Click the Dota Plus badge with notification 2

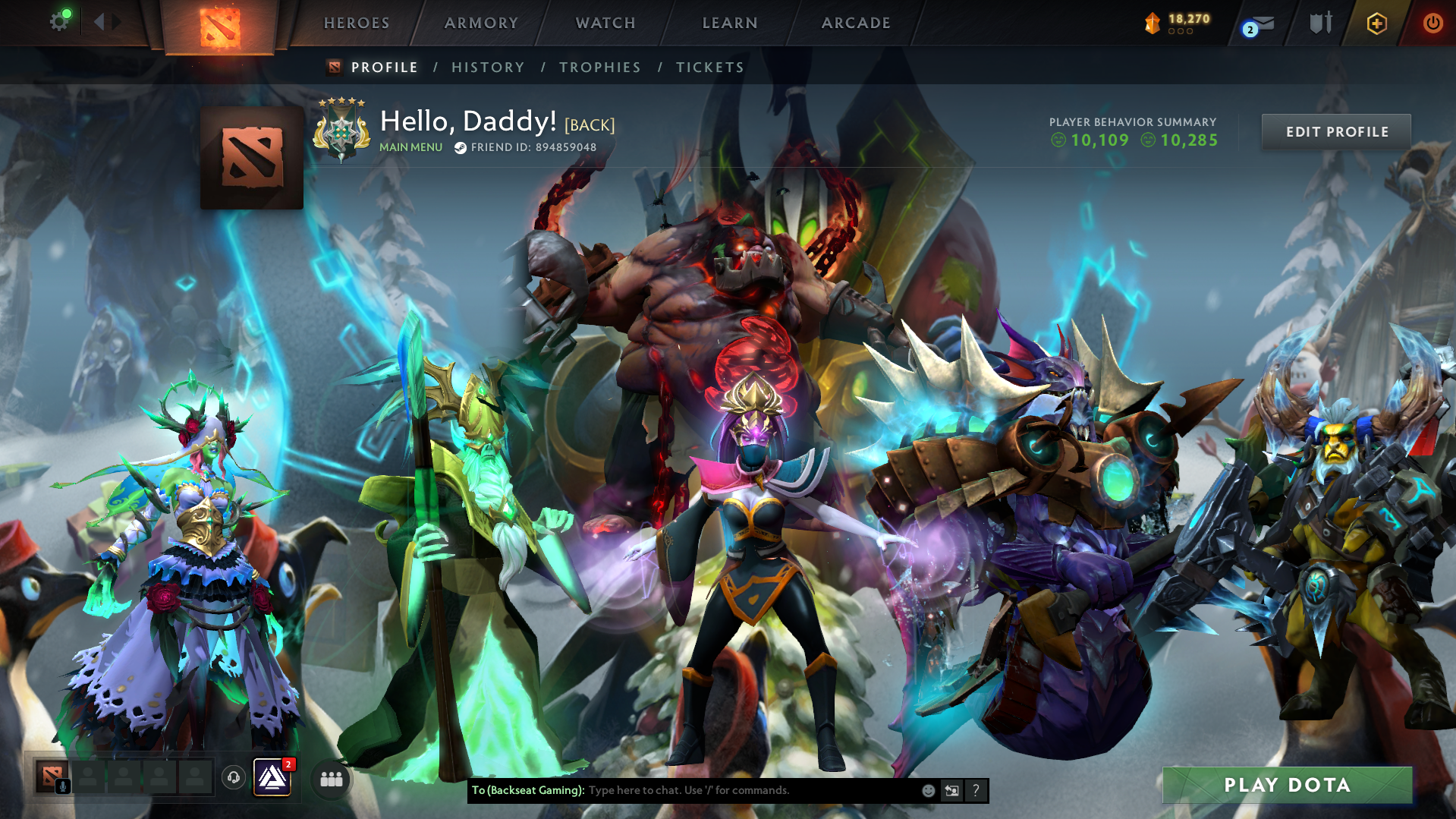coord(272,778)
